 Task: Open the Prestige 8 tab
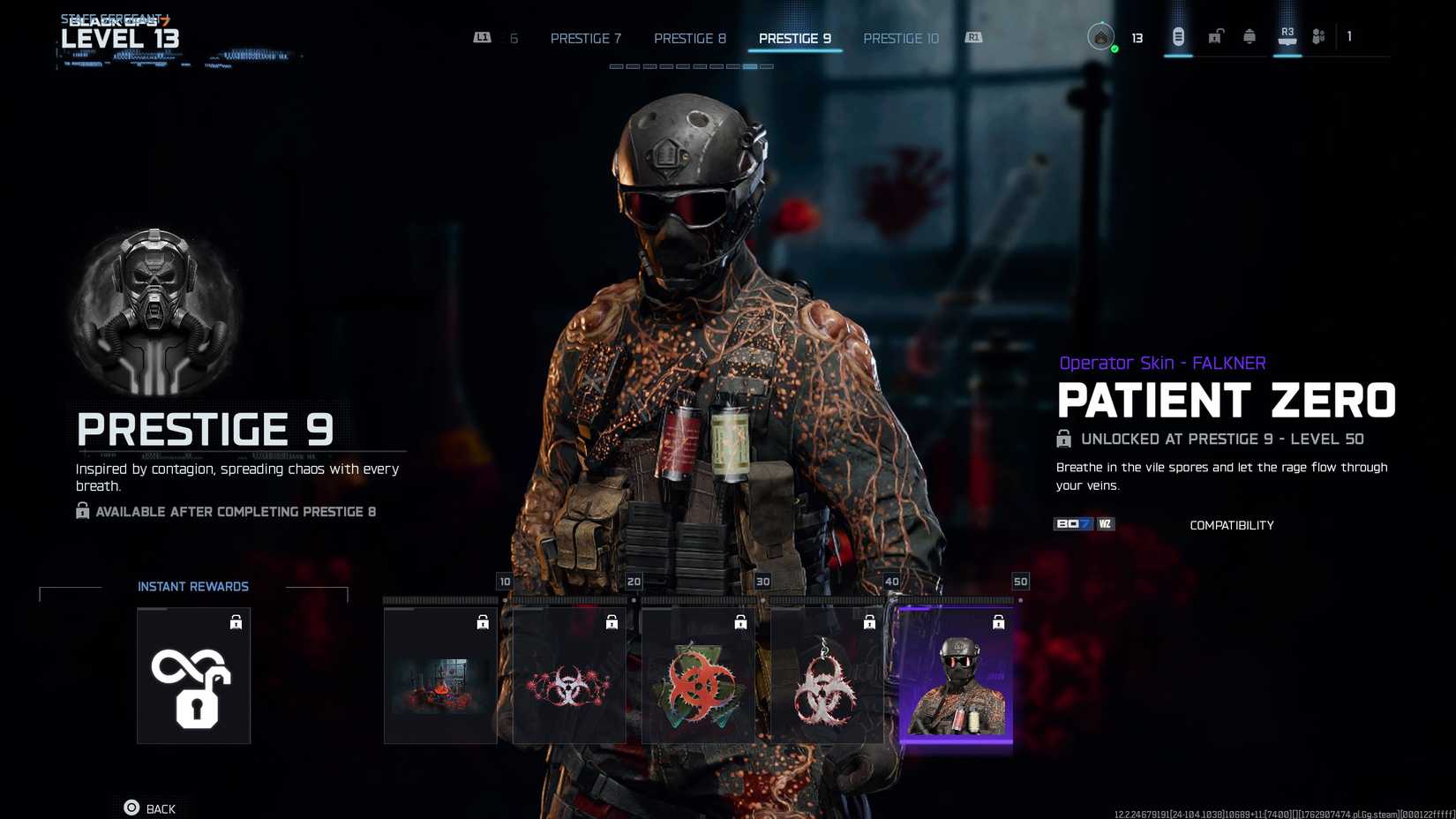(x=689, y=38)
